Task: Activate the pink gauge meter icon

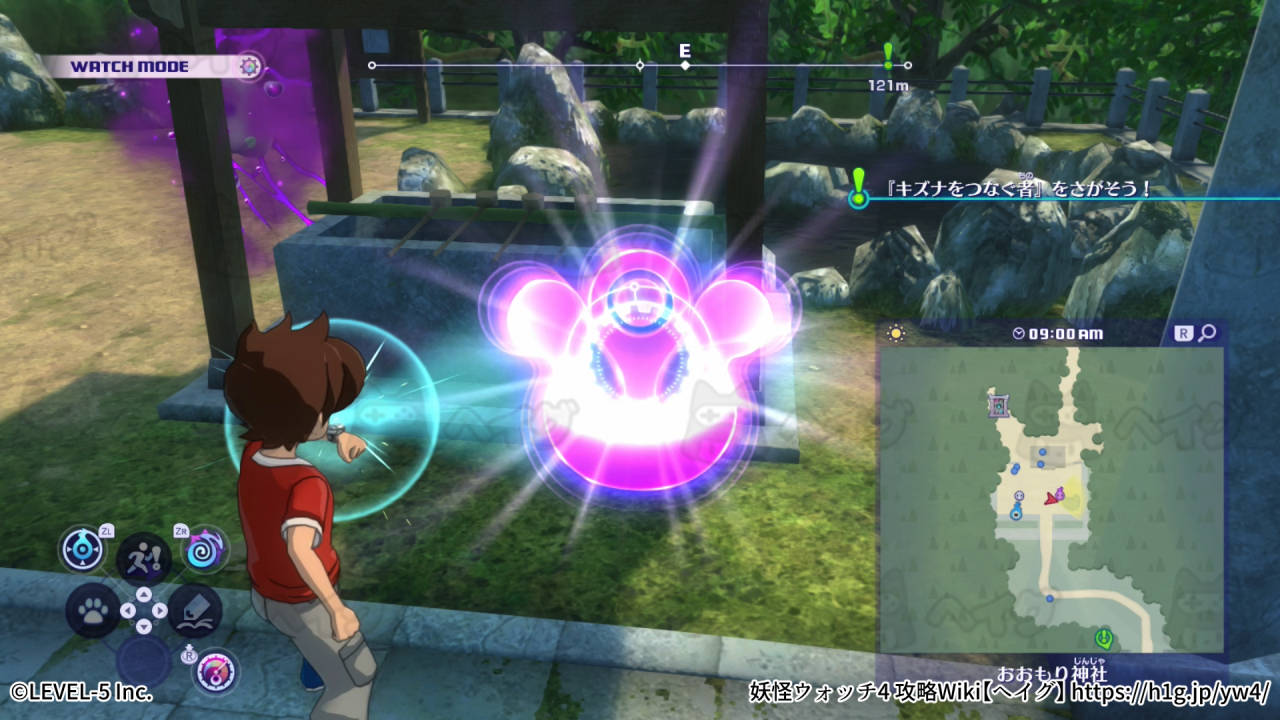Action: click(214, 671)
